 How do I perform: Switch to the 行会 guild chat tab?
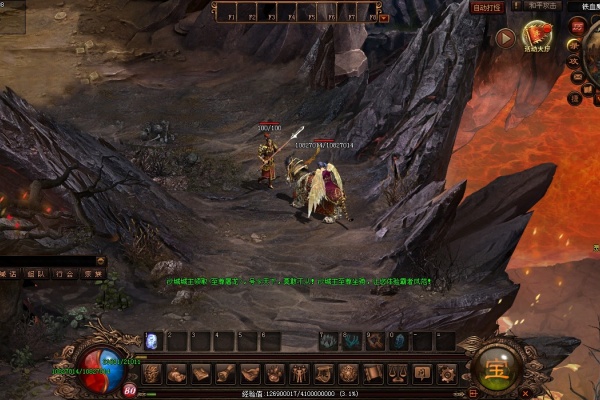[64, 273]
